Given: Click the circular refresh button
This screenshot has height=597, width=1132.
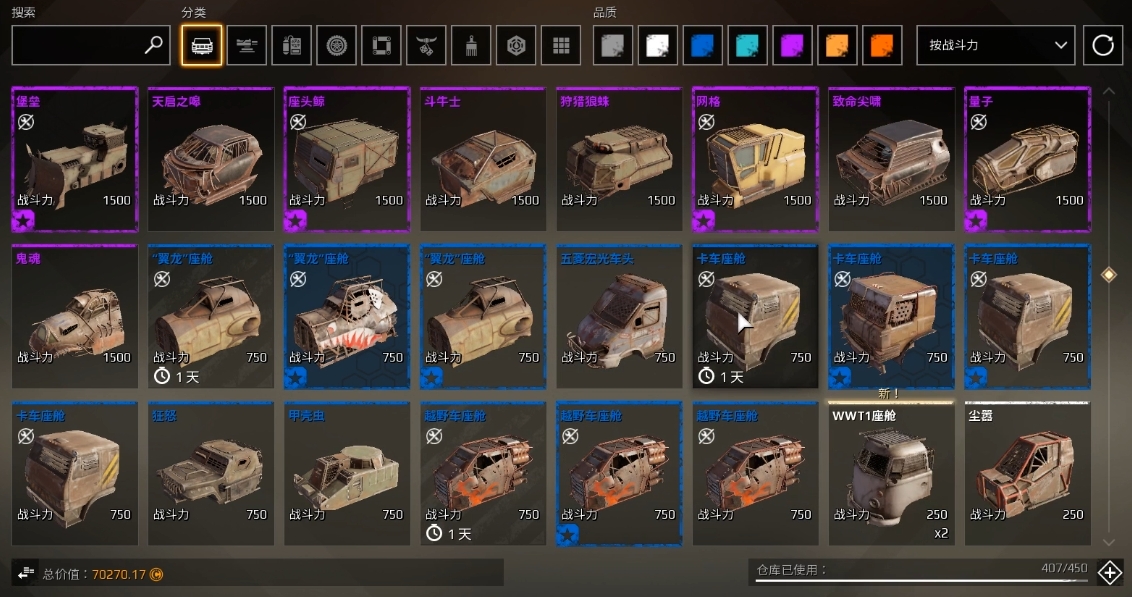Looking at the screenshot, I should (1103, 45).
